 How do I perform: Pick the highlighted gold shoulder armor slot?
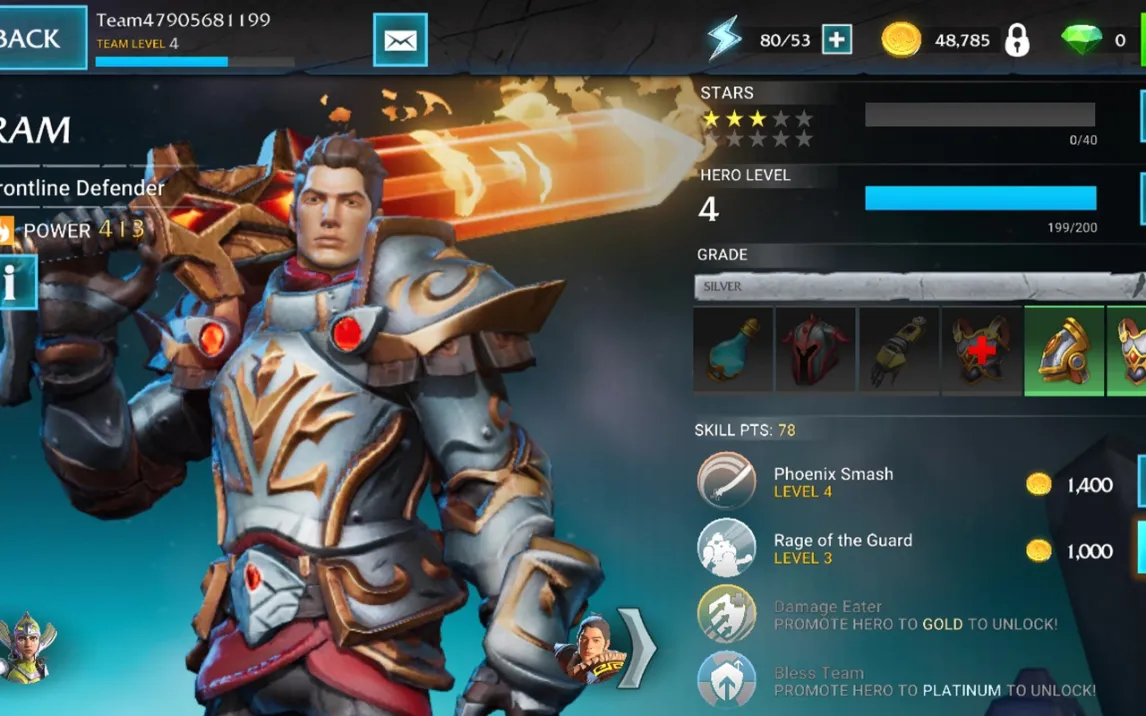pos(1064,350)
